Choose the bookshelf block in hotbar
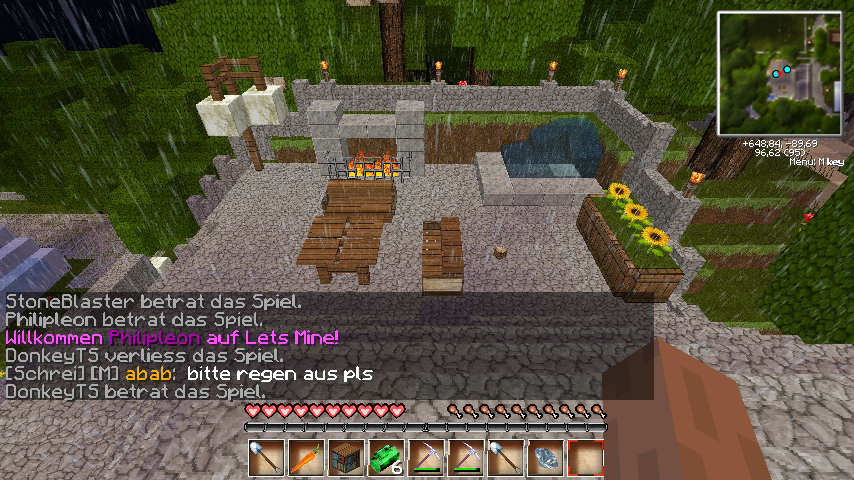 pyautogui.click(x=346, y=457)
